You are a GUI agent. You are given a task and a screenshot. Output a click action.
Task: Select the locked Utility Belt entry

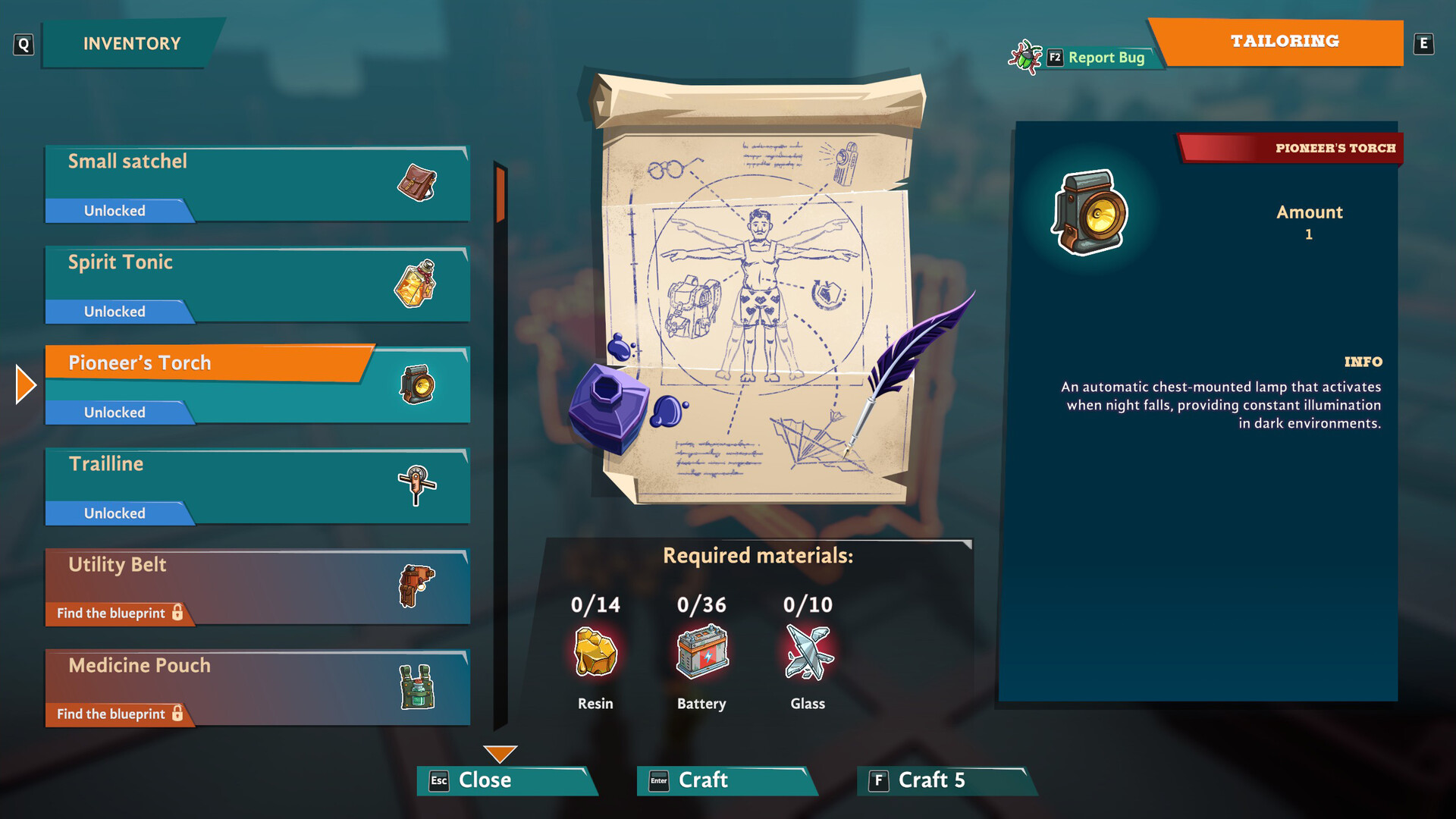click(x=256, y=587)
